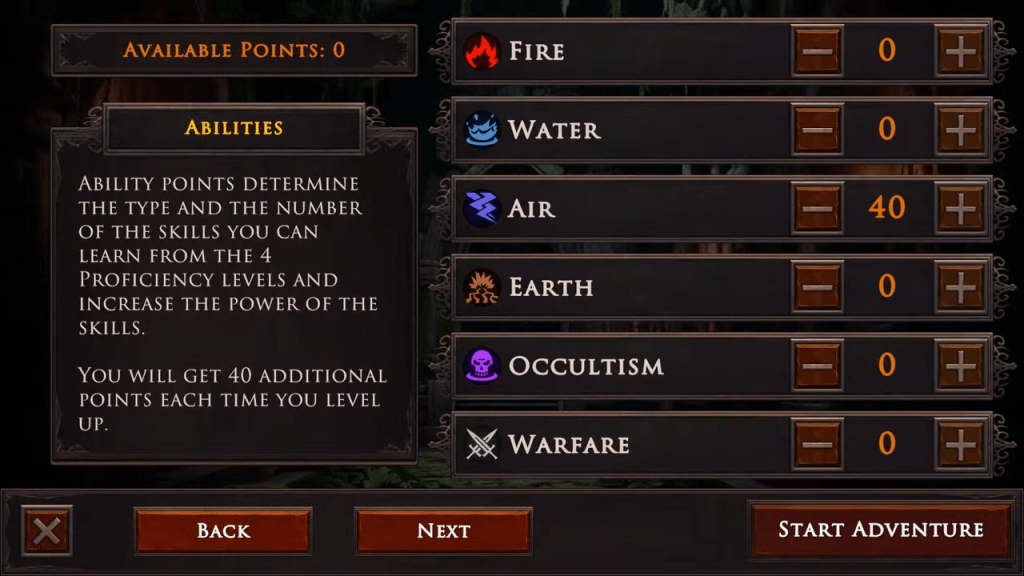Subtract a point from Earth

(x=817, y=287)
